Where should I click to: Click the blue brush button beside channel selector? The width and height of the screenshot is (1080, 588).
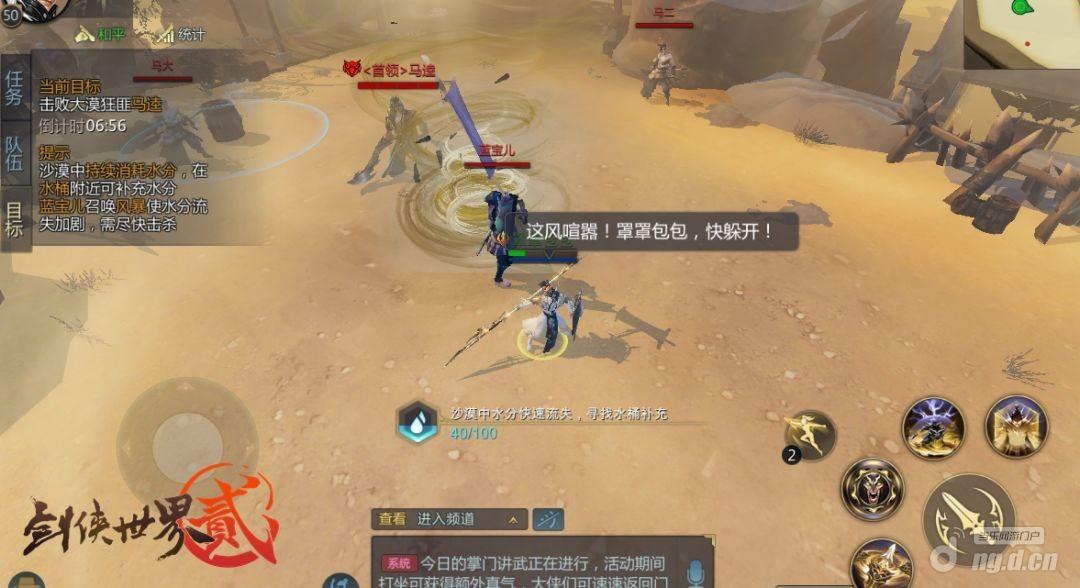(x=547, y=519)
